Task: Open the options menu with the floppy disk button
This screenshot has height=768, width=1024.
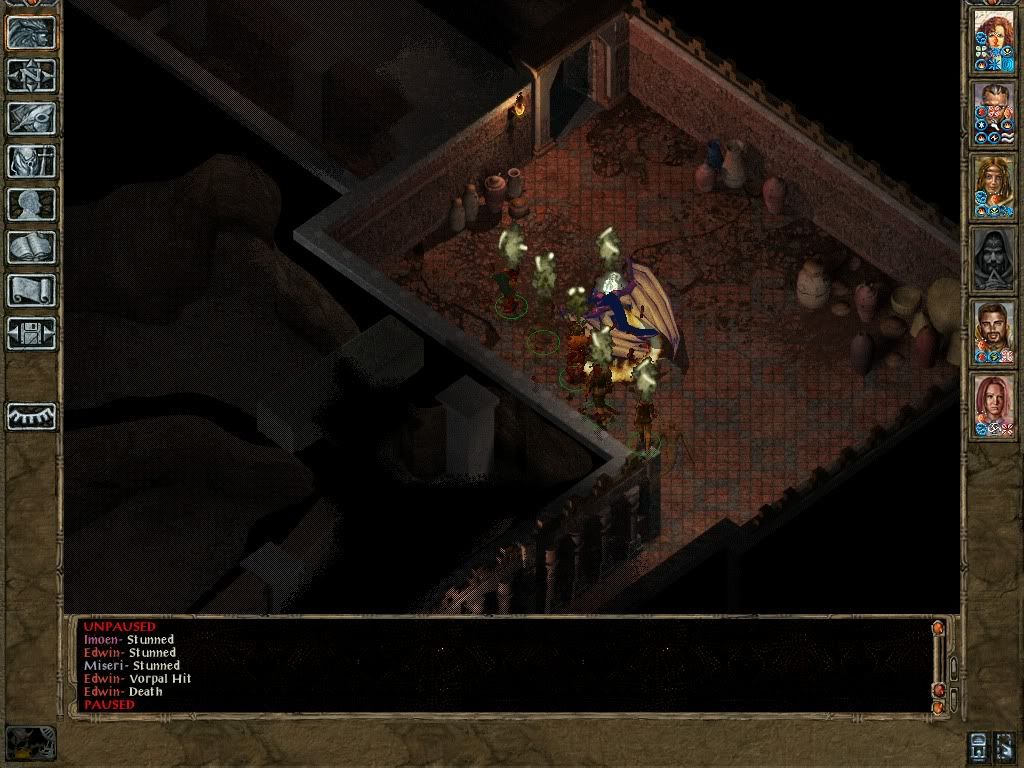Action: (31, 333)
